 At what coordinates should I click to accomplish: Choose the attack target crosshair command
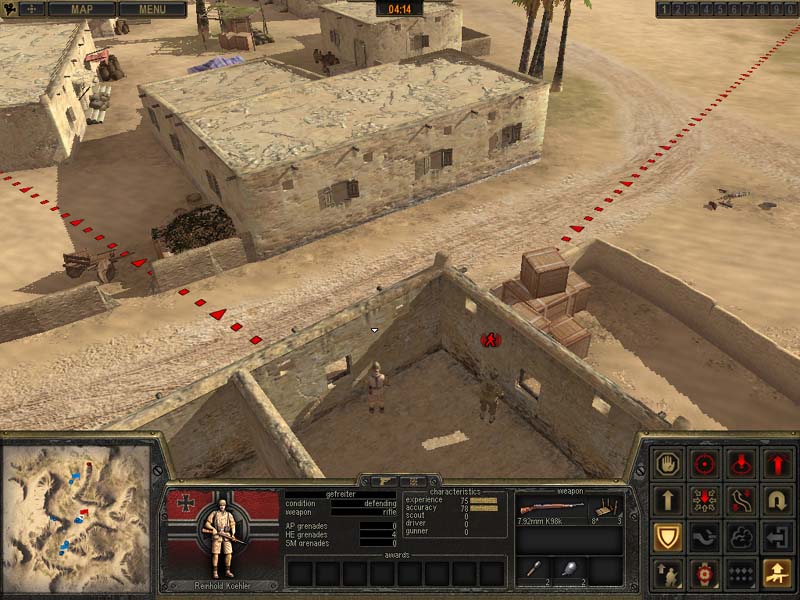[x=705, y=464]
